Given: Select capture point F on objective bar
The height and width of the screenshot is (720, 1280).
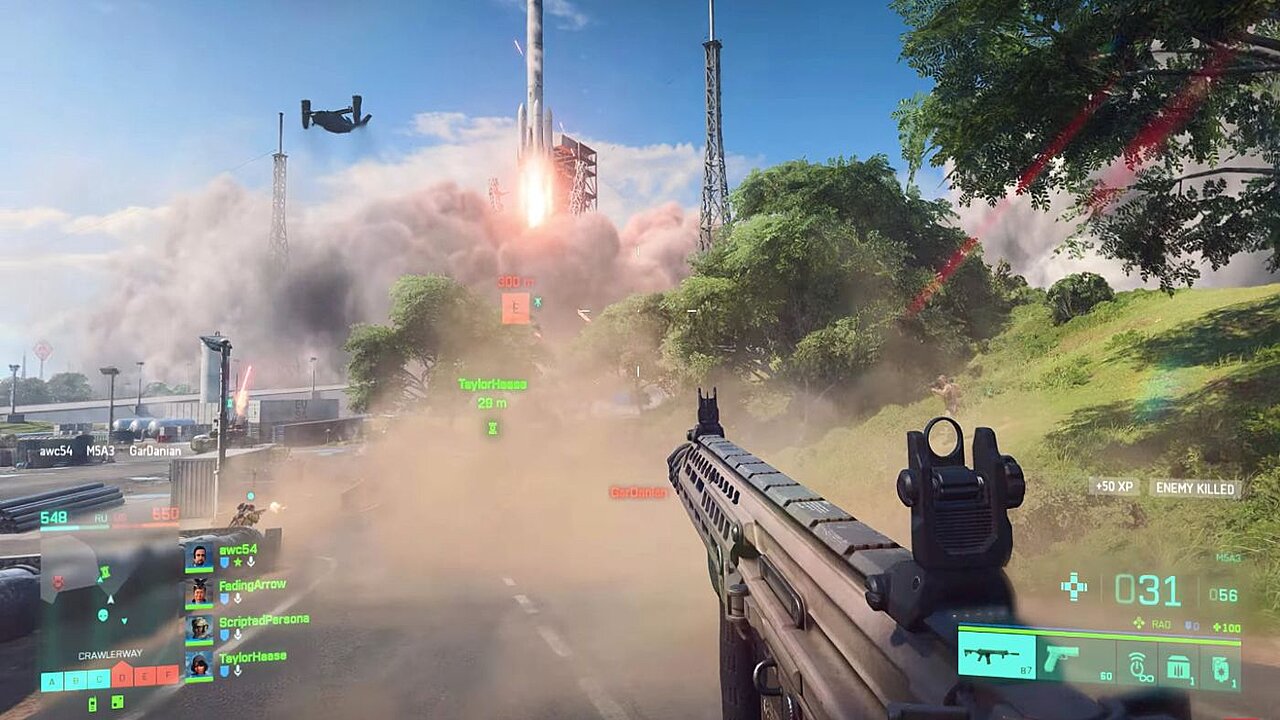Looking at the screenshot, I should (x=168, y=675).
